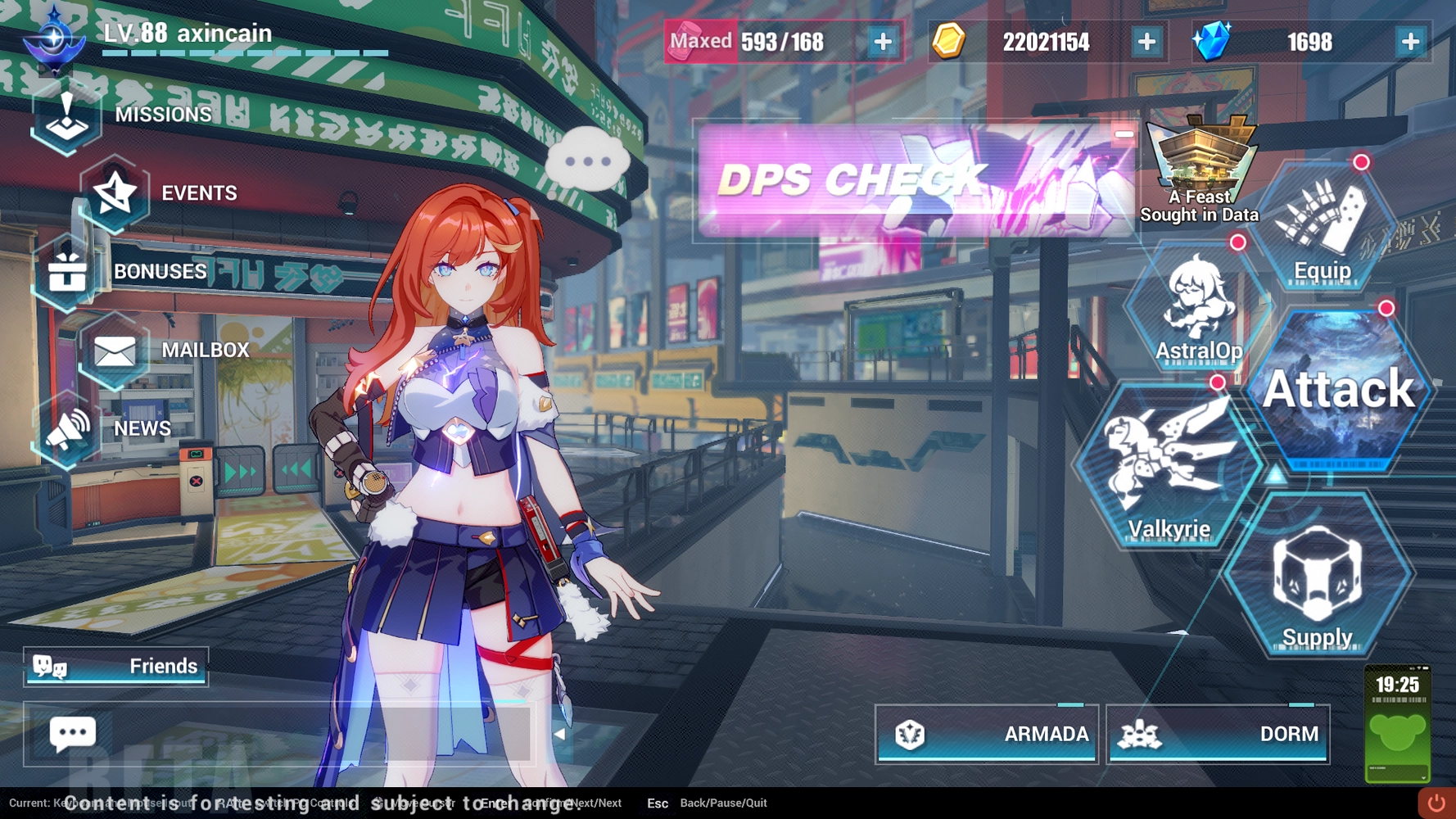This screenshot has height=819, width=1456.
Task: Go to the Dorm
Action: (x=1218, y=734)
